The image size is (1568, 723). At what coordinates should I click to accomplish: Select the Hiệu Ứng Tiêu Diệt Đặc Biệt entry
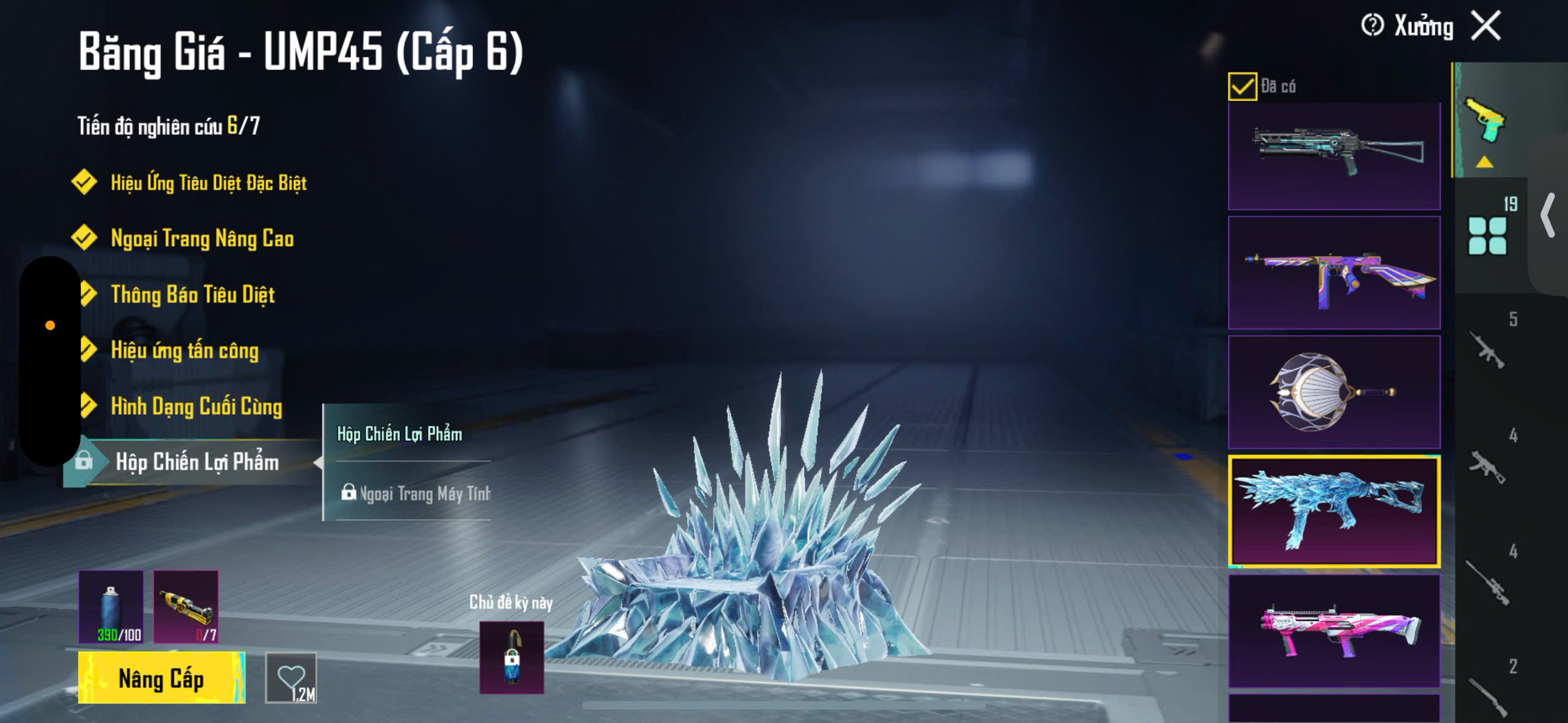(x=208, y=182)
